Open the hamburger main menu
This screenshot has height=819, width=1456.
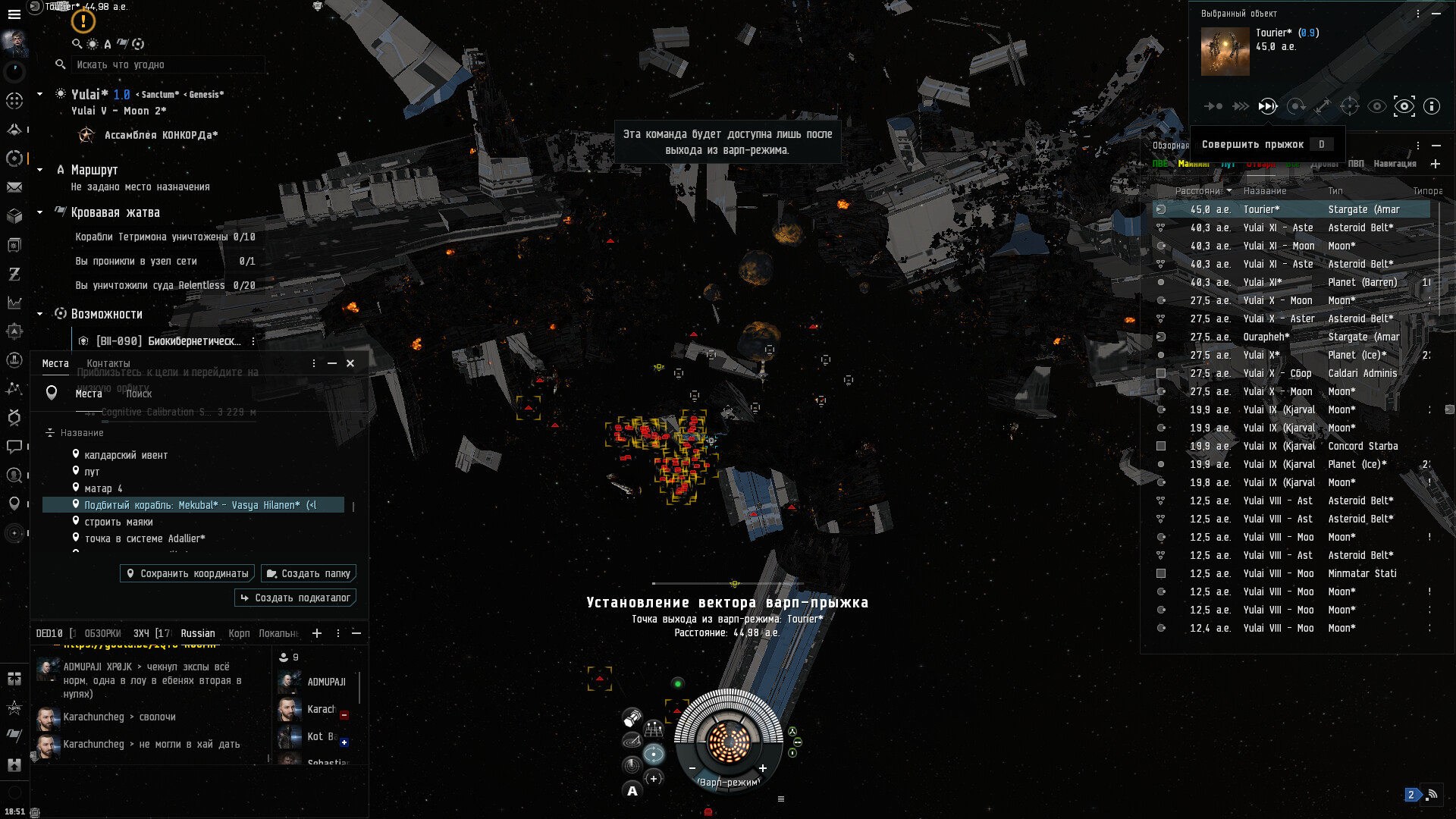click(x=14, y=14)
